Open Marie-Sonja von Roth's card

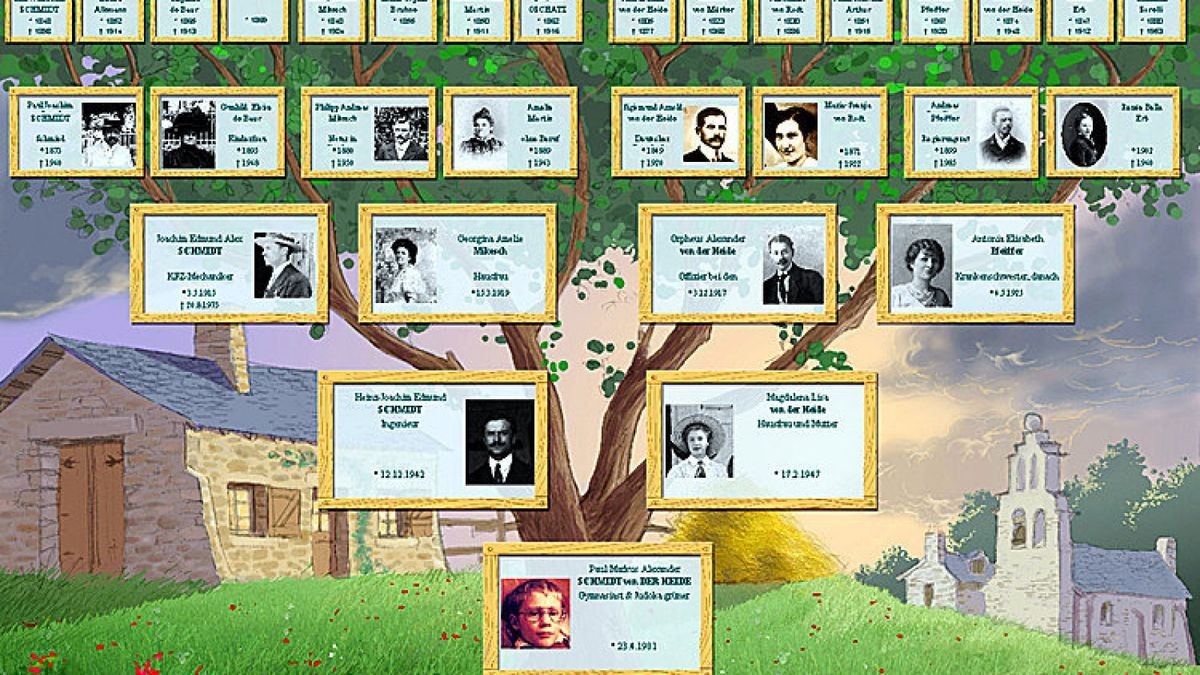(x=820, y=133)
